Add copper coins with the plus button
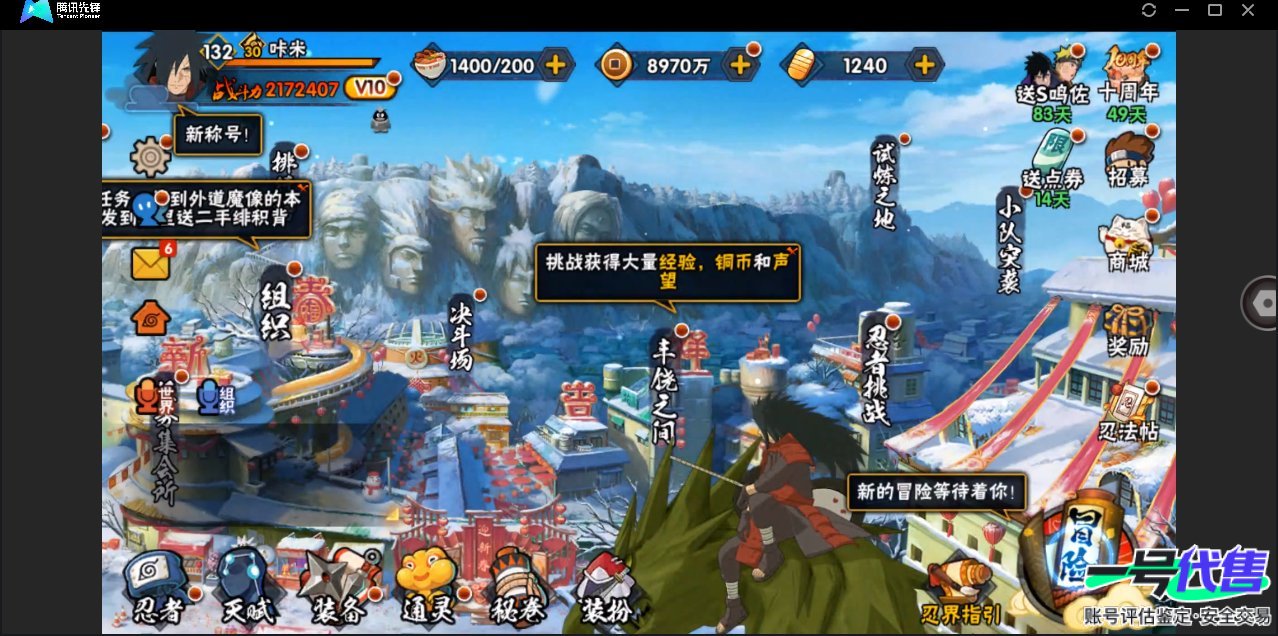Screen dimensions: 1278x636 740,66
